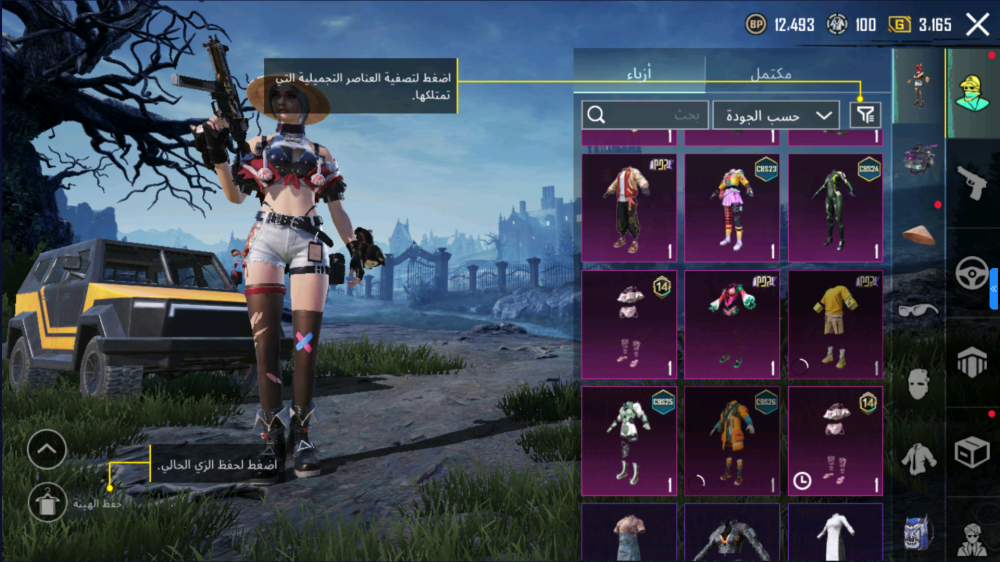
Task: Close the inventory screen with the X
Action: coord(977,25)
